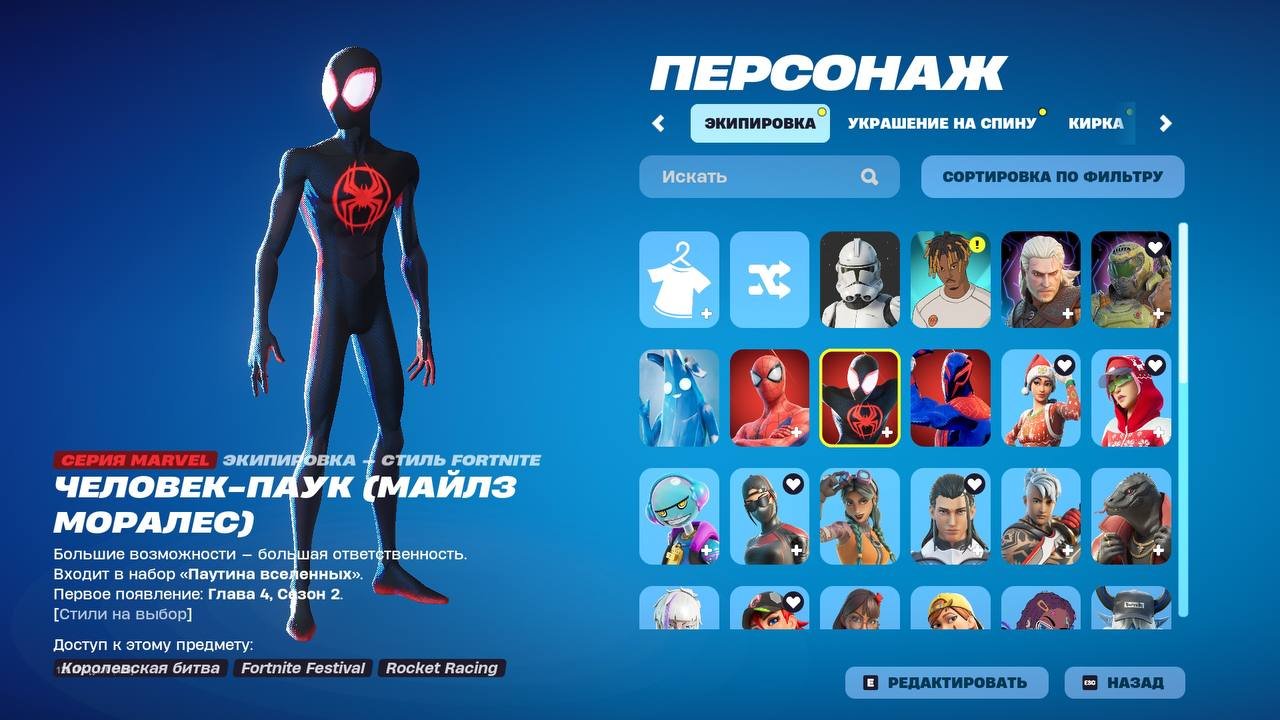The image size is (1280, 720).
Task: Switch to the УКРАШЕНИЕ НА СПИНУ tab
Action: click(941, 122)
